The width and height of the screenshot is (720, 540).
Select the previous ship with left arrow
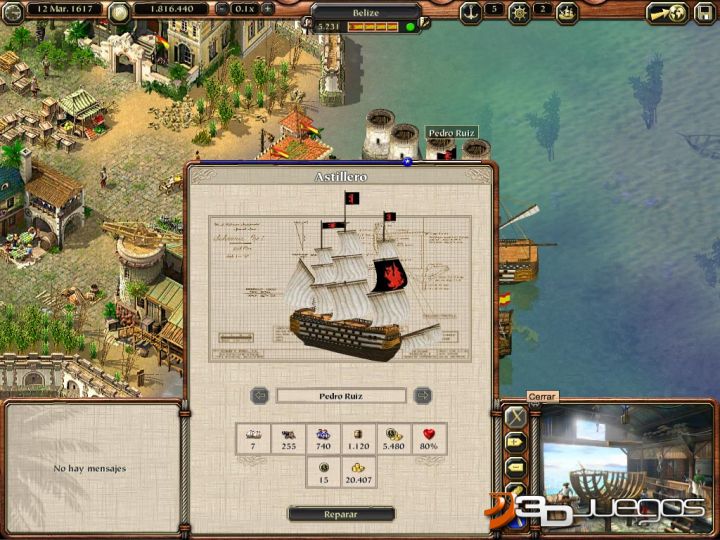(259, 395)
